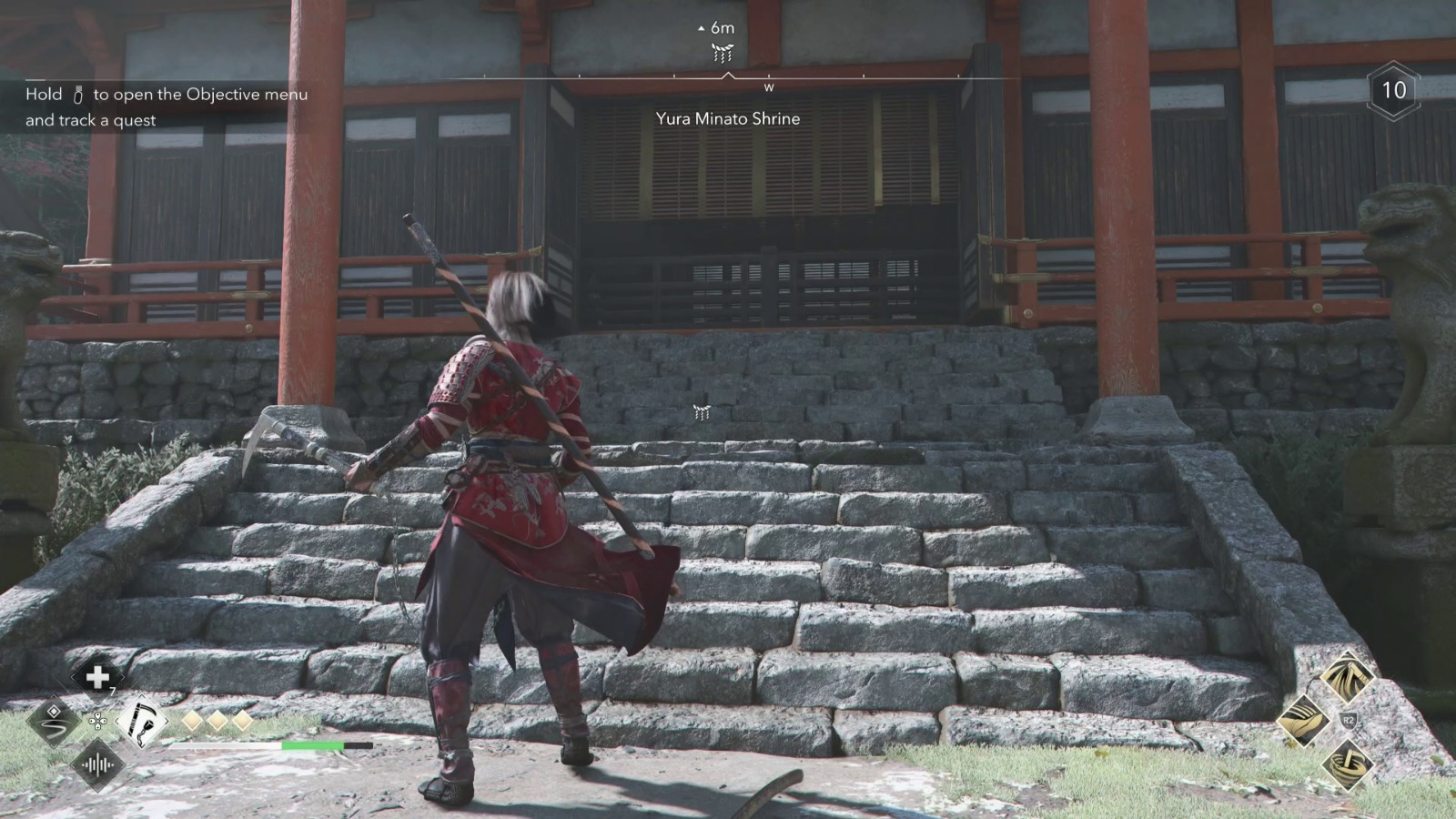
Task: Click the first resolve diamond
Action: point(192,722)
